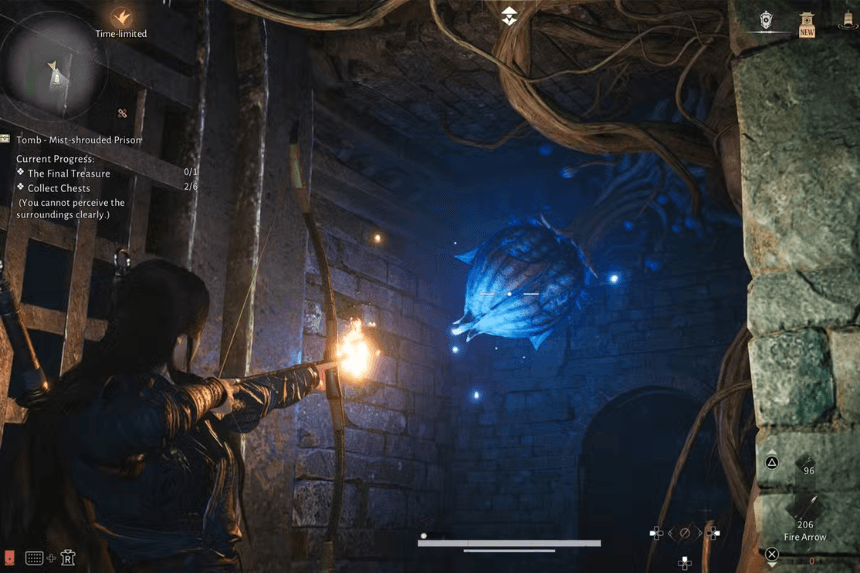Select the Fire Arrow slot
Image resolution: width=860 pixels, height=573 pixels.
click(806, 508)
